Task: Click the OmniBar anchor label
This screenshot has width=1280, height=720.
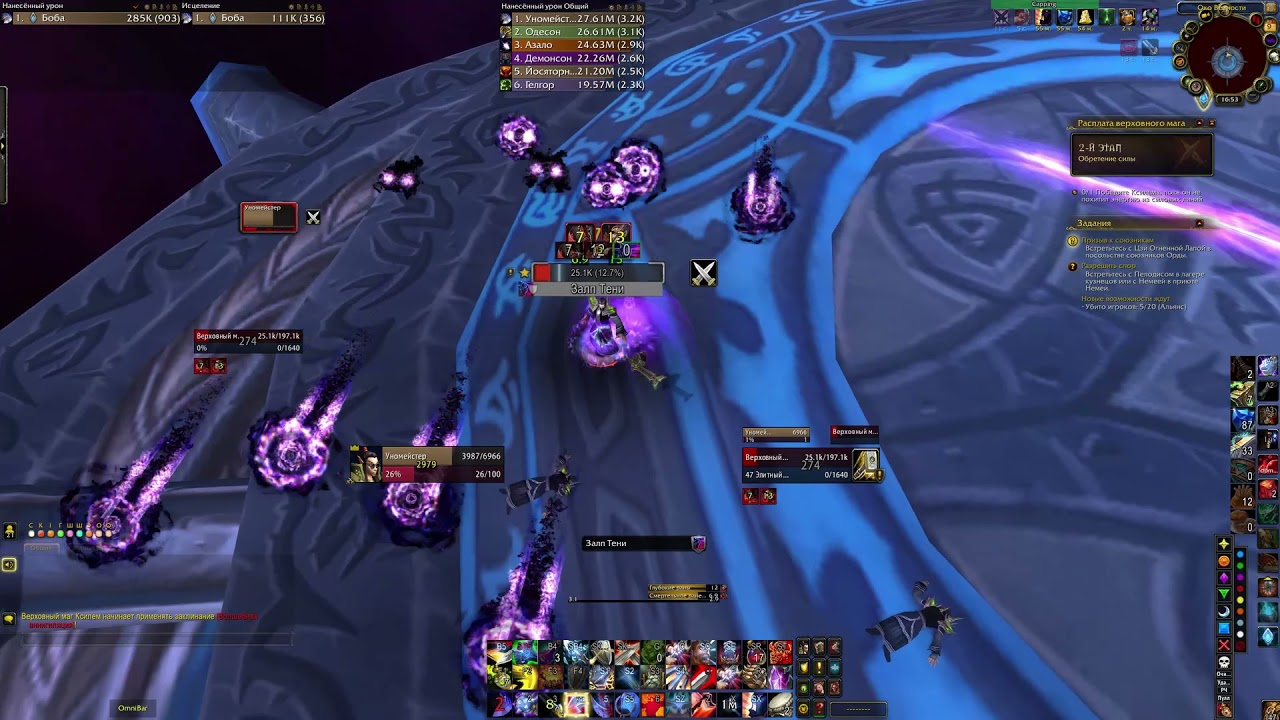Action: click(132, 708)
